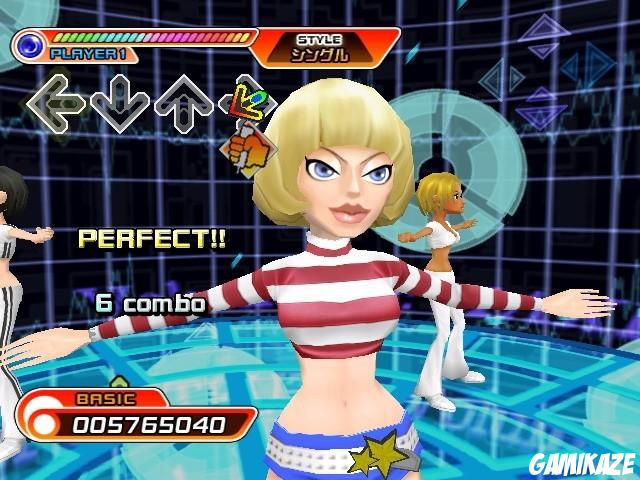Select the up arrow step target
This screenshot has width=640, height=480.
184,103
